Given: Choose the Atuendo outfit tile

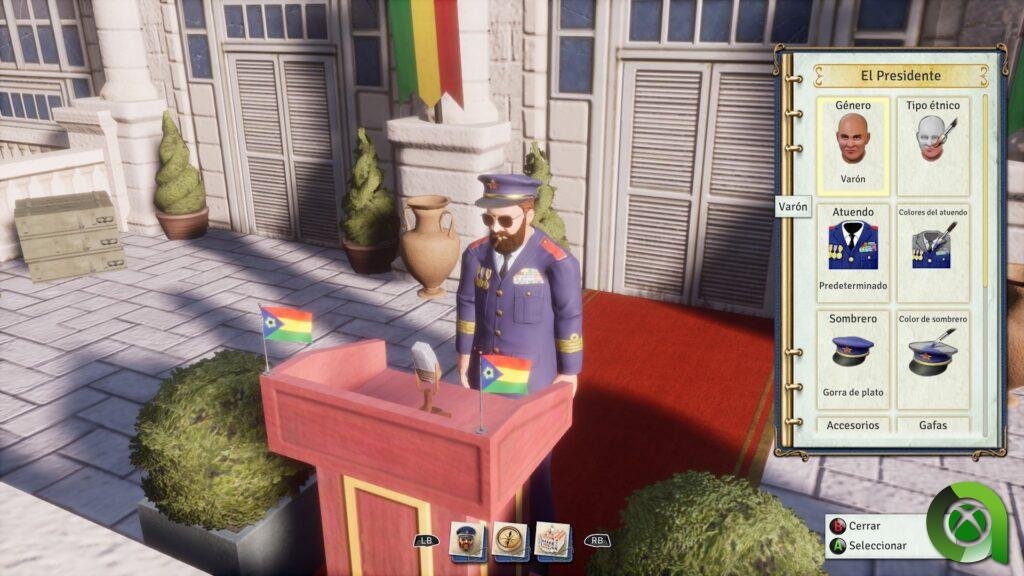Looking at the screenshot, I should pos(853,253).
